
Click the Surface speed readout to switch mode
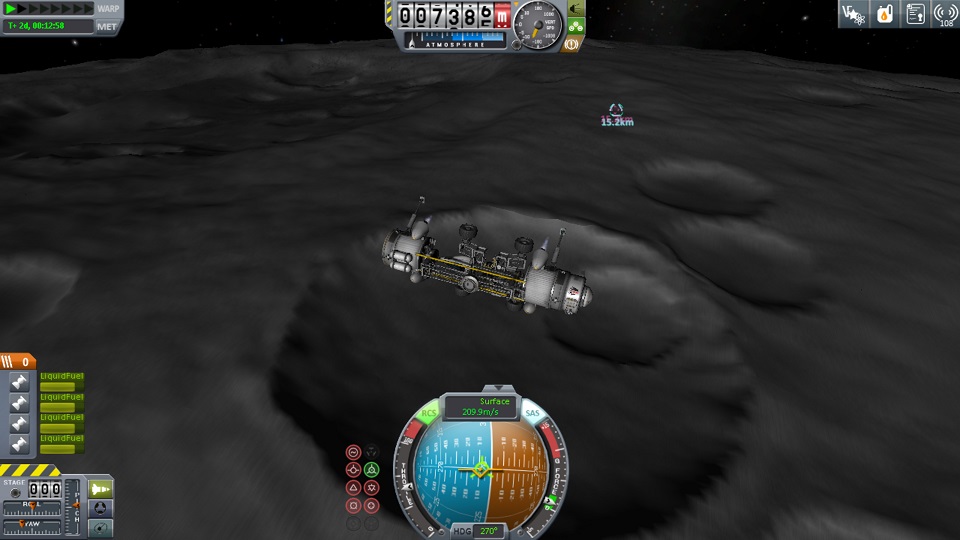480,406
